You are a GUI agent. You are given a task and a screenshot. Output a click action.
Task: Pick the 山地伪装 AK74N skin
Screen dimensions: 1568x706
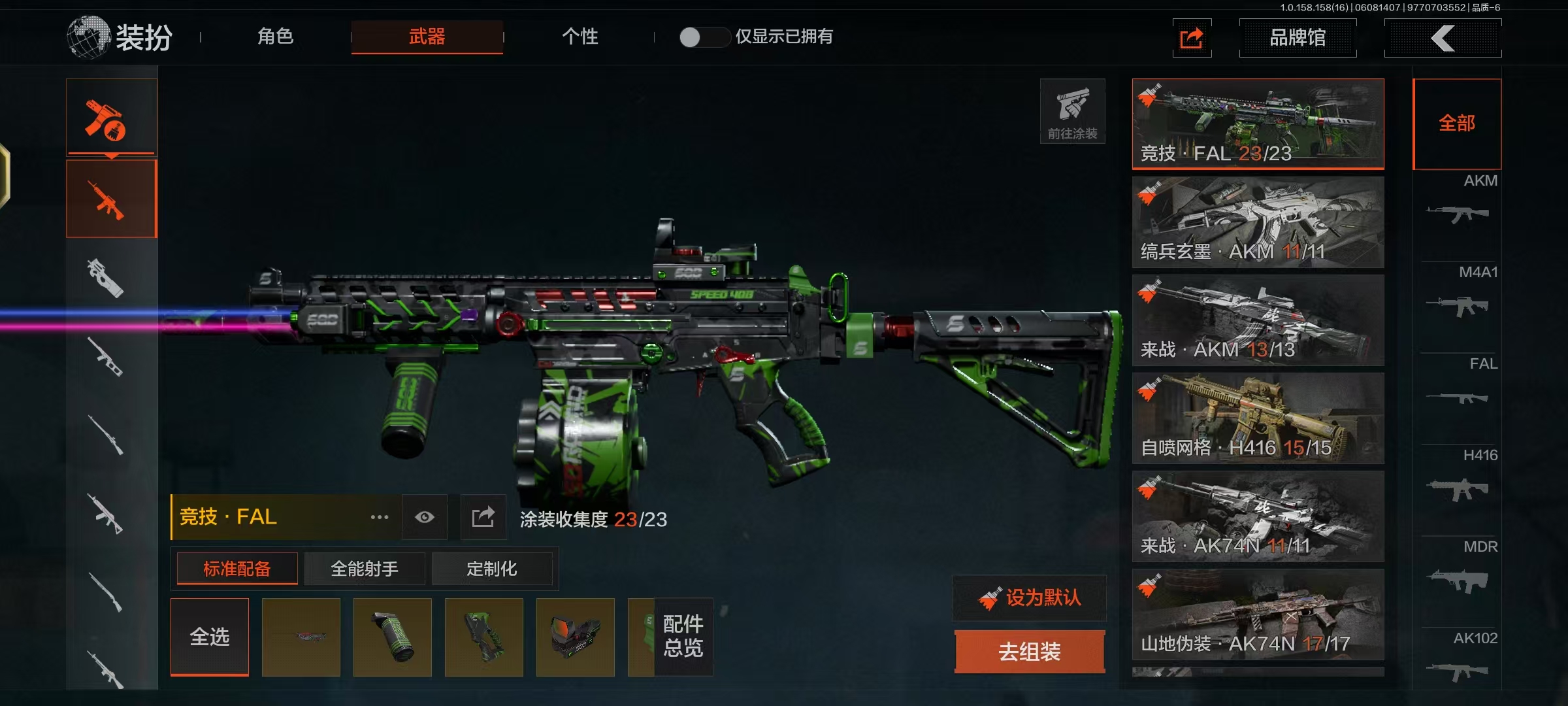point(1258,614)
